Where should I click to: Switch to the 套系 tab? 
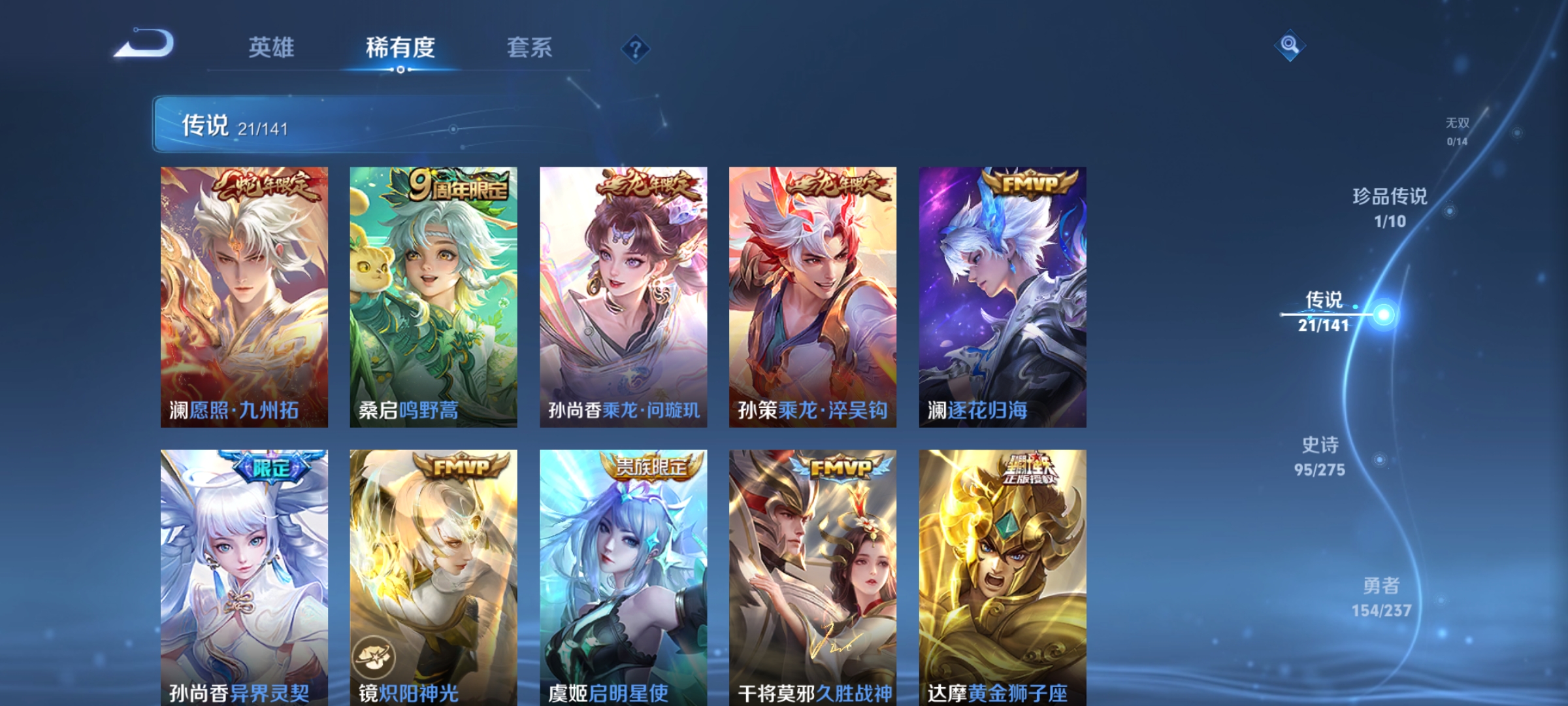529,48
